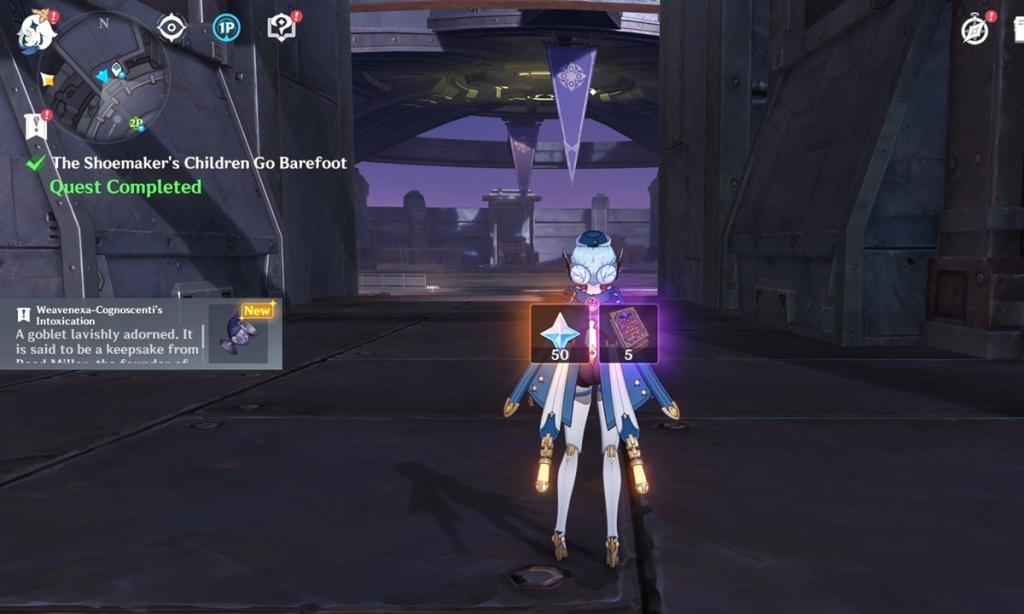Select the purple book reward icon
Screen dimensions: 1024x614
(x=628, y=332)
